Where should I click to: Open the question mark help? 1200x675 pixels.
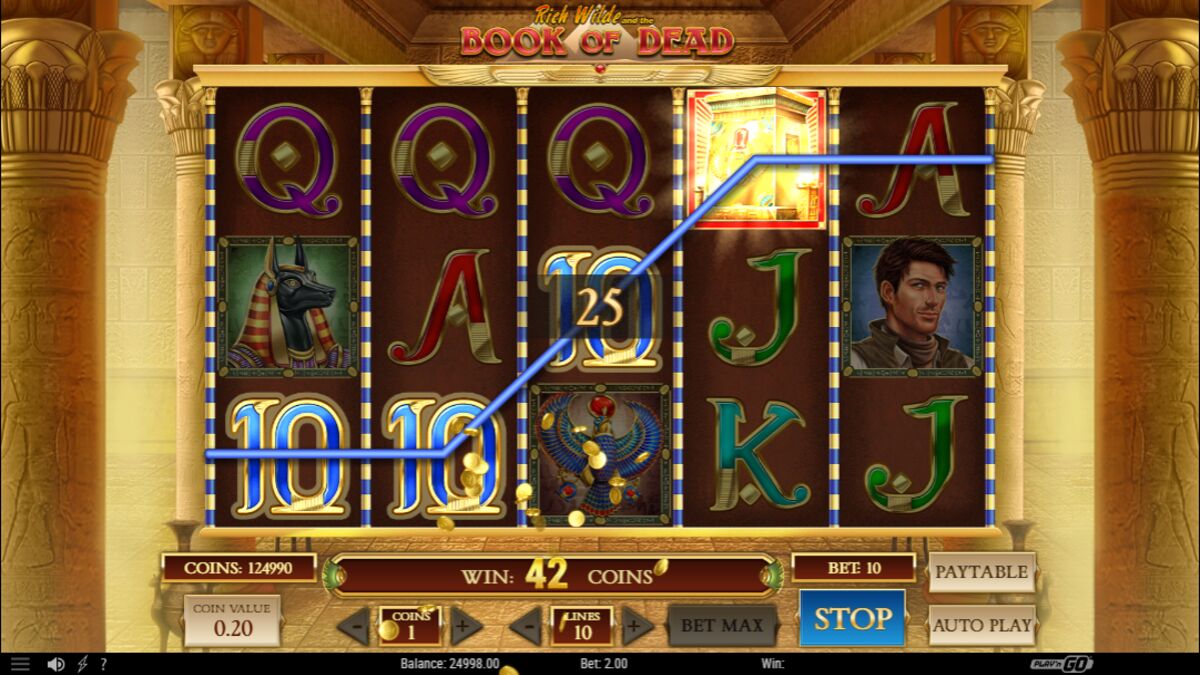click(103, 664)
